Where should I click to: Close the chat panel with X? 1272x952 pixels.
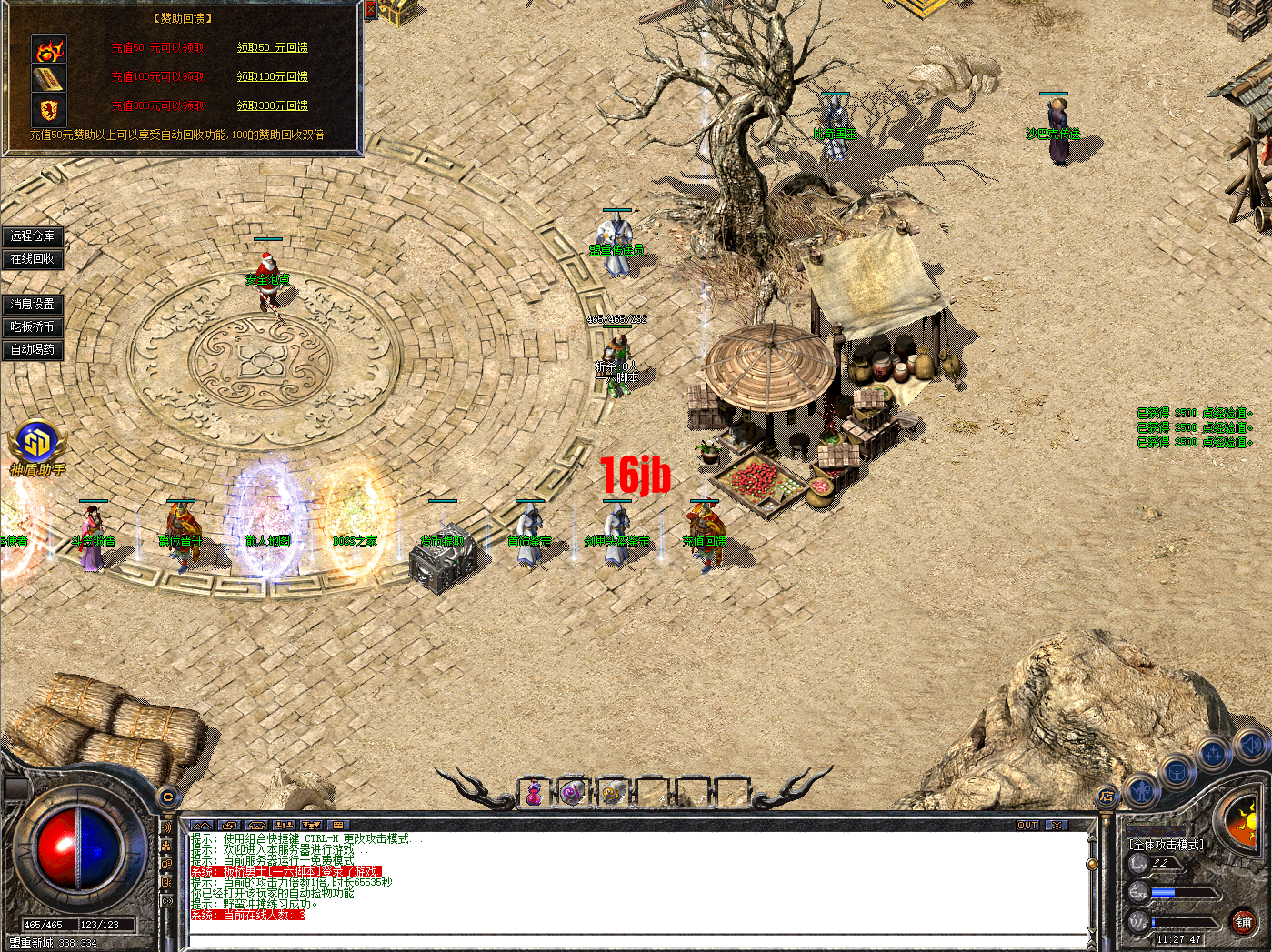click(1056, 826)
